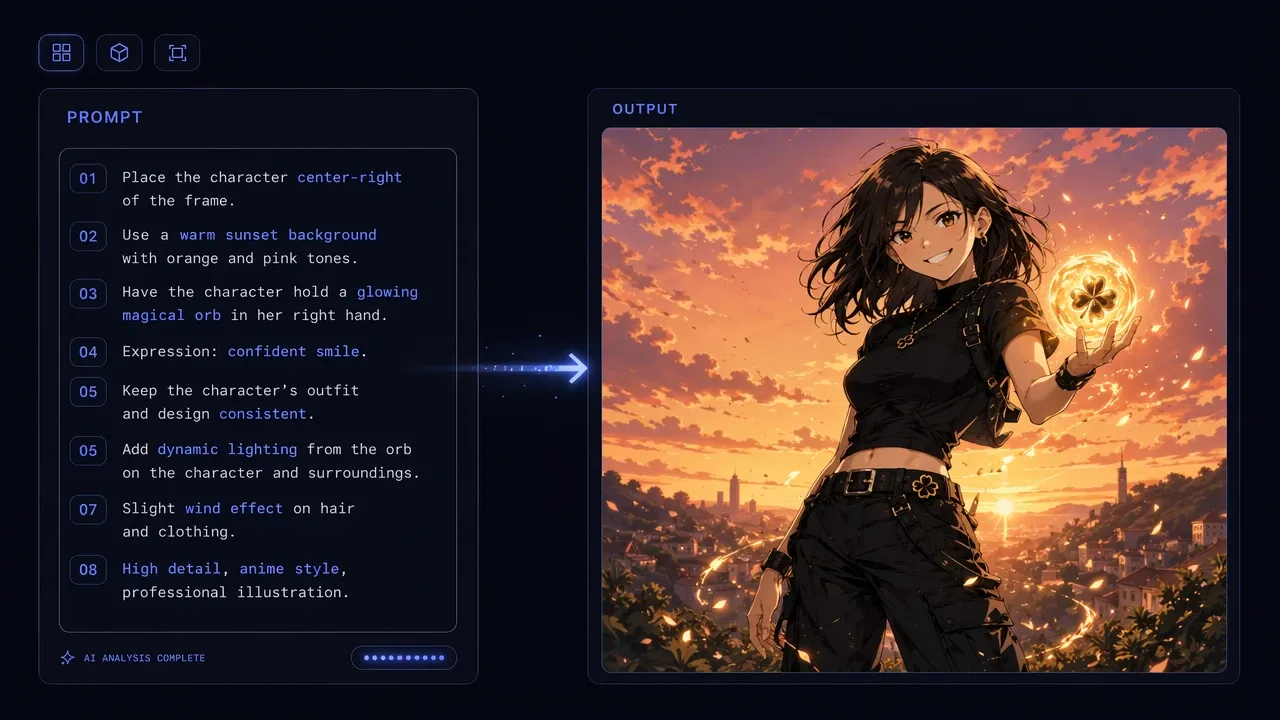Click the dotted progress pill button
This screenshot has width=1280, height=720.
point(403,657)
